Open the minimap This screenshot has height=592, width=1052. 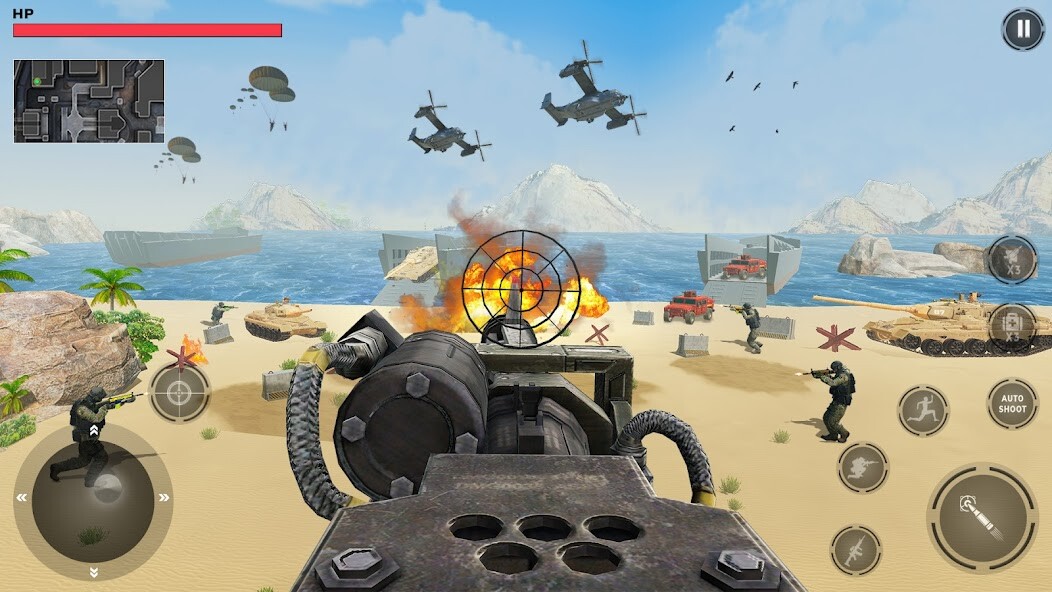pos(89,101)
